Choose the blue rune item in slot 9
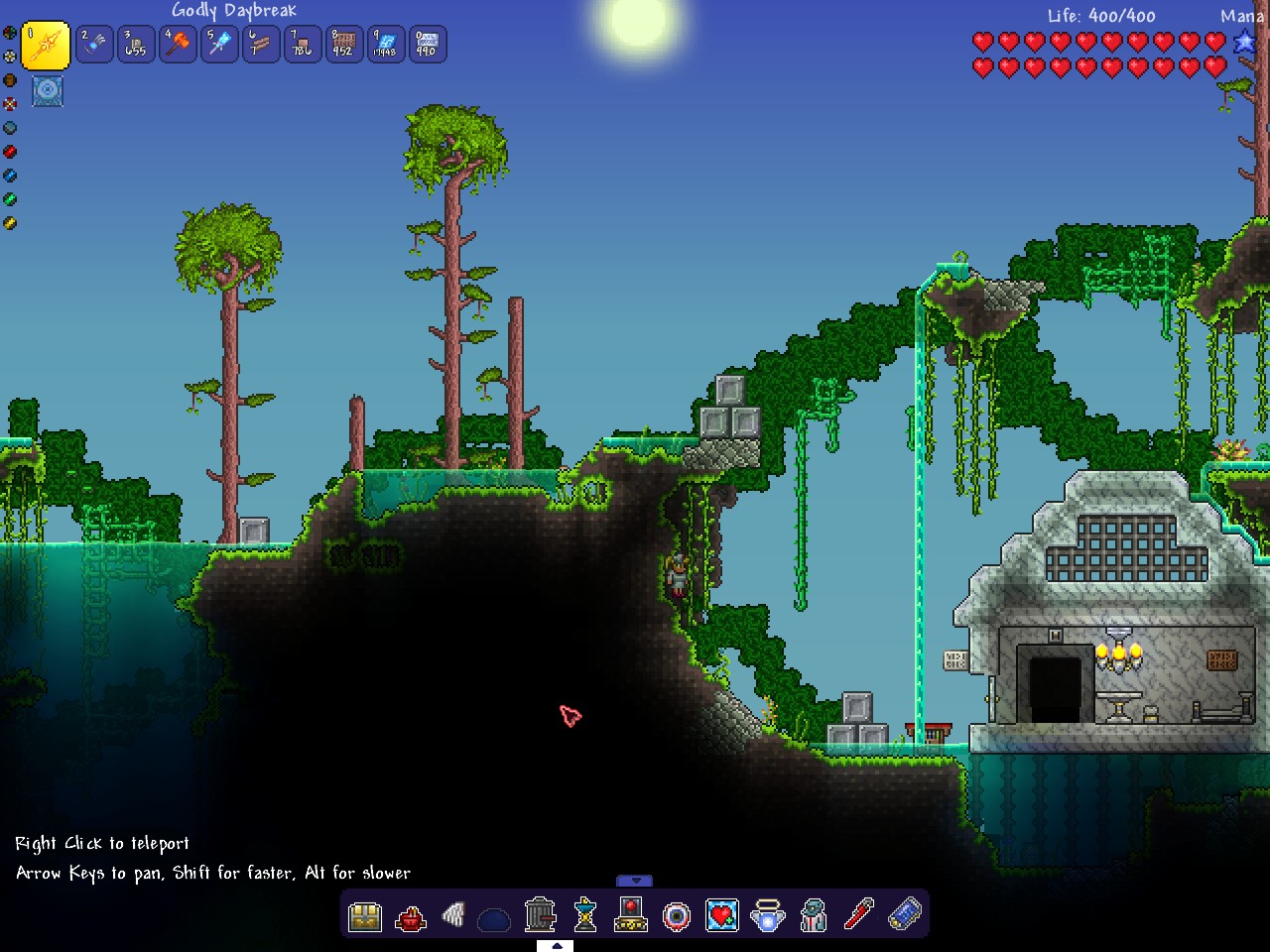The image size is (1270, 952). pyautogui.click(x=386, y=45)
